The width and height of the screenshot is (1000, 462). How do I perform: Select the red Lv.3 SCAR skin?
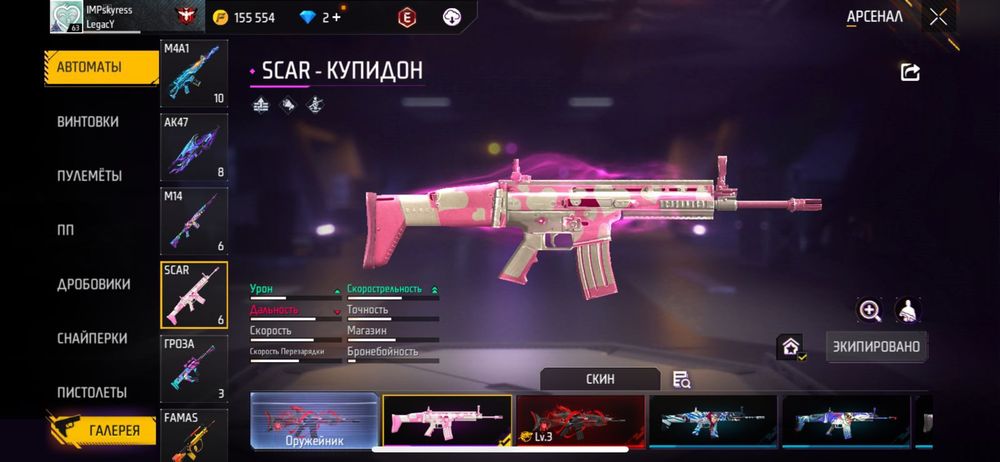tap(580, 420)
